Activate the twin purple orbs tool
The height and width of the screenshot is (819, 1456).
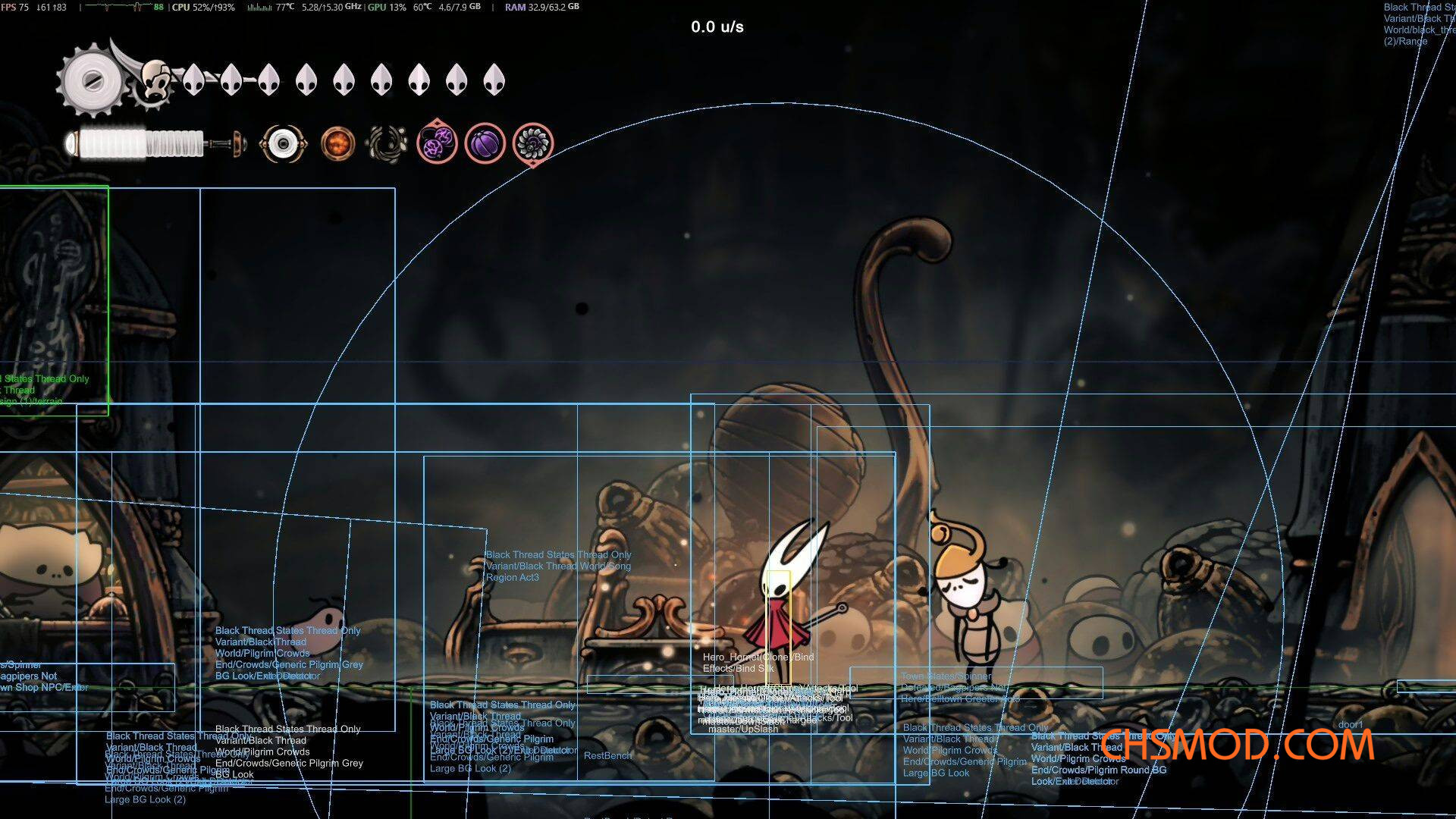click(437, 143)
